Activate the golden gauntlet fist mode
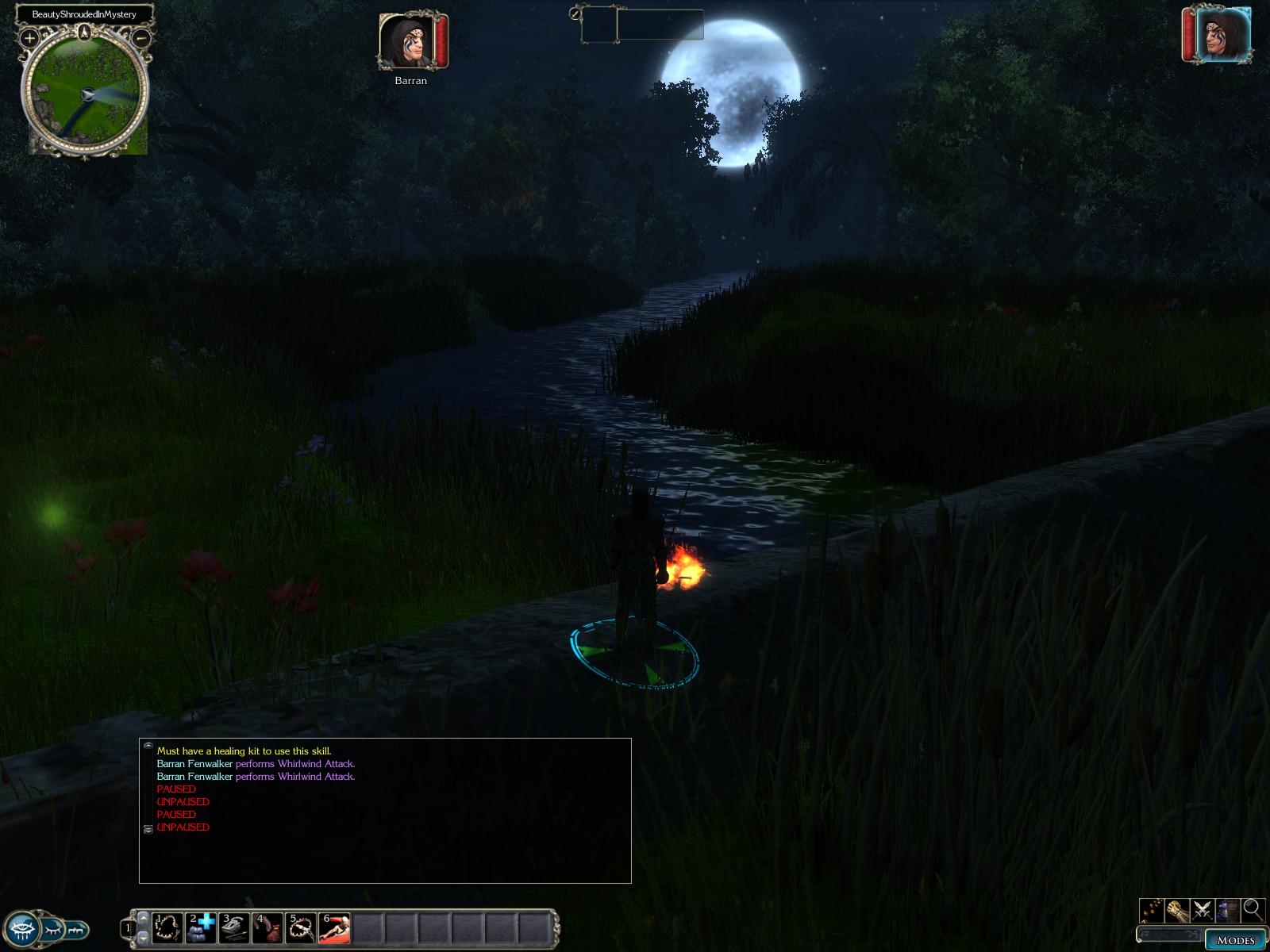This screenshot has height=952, width=1270. pyautogui.click(x=1176, y=909)
